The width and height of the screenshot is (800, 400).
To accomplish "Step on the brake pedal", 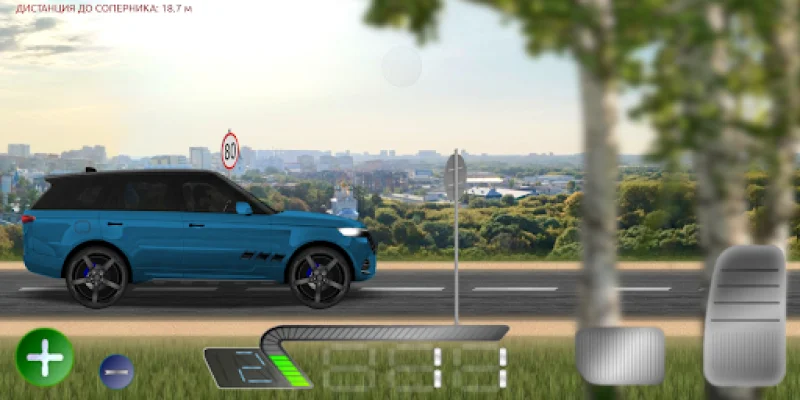I will (x=620, y=355).
